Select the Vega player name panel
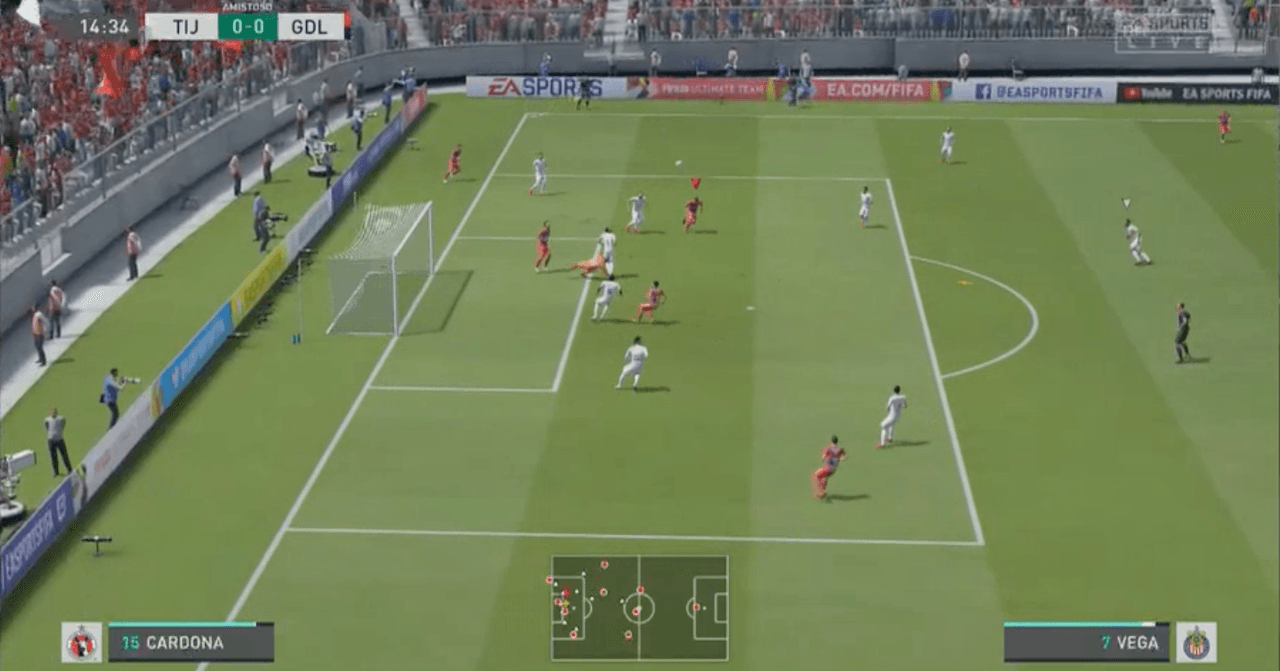The width and height of the screenshot is (1280, 671). click(x=1086, y=643)
